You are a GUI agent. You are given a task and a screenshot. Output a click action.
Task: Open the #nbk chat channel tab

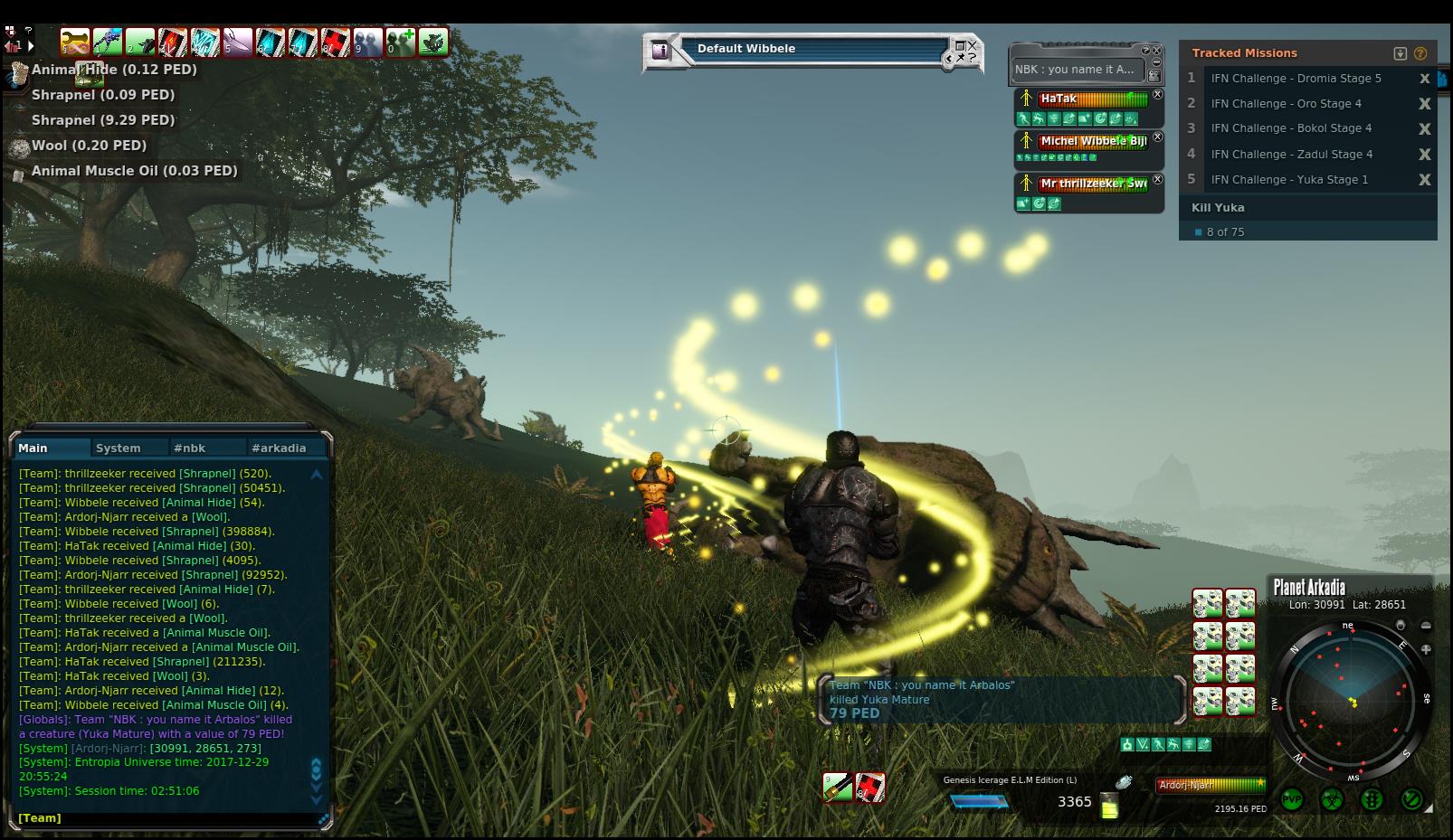click(x=190, y=448)
